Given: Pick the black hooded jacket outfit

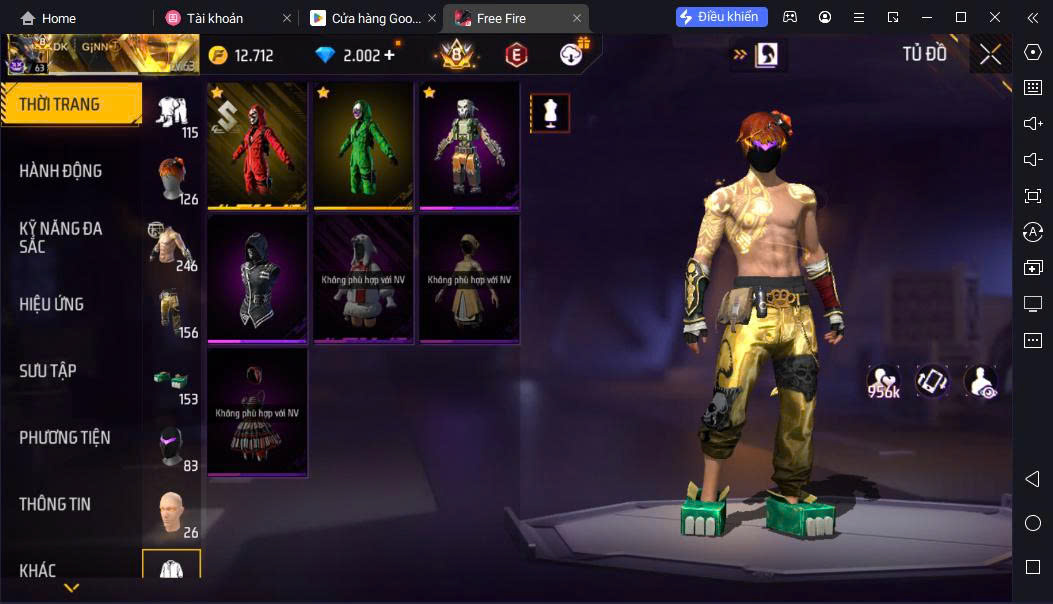Looking at the screenshot, I should [x=257, y=279].
